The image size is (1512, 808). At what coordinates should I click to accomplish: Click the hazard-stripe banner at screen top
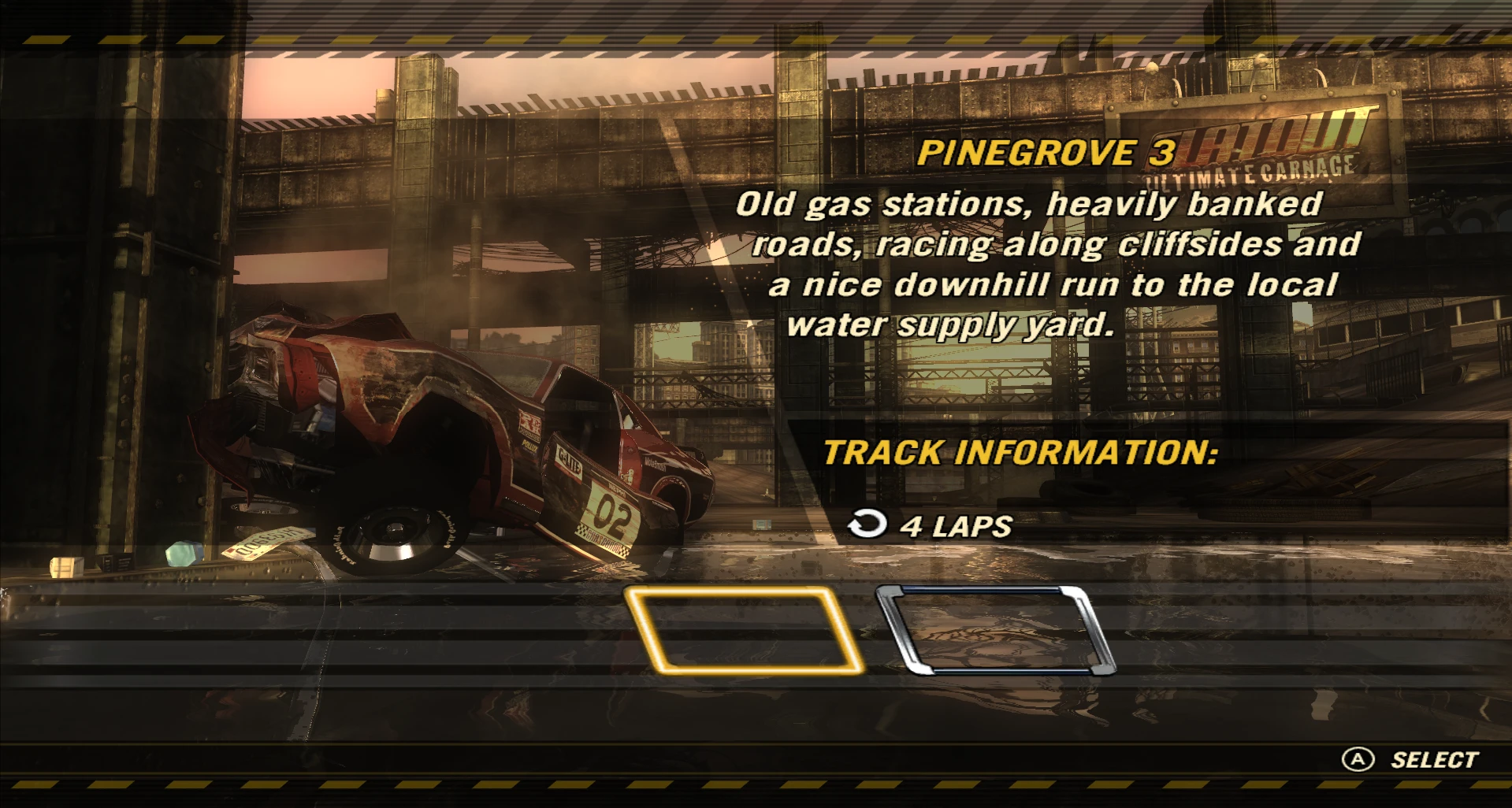[756, 34]
